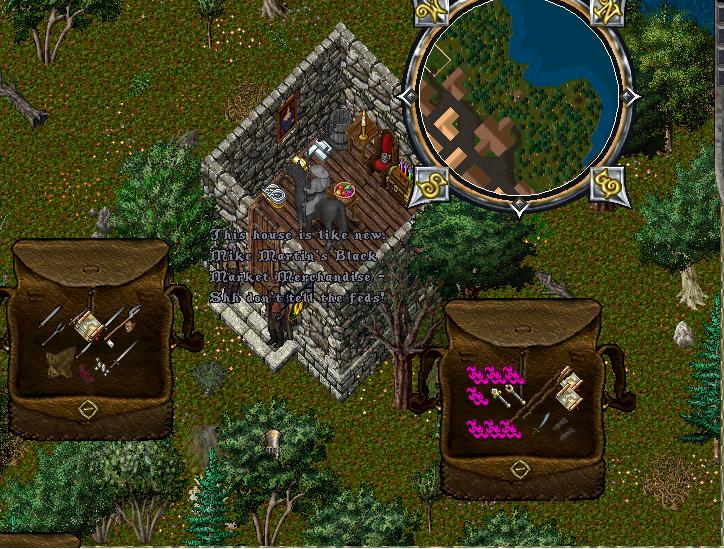Select the curved blade in right backpack
The width and height of the screenshot is (724, 549).
(543, 424)
